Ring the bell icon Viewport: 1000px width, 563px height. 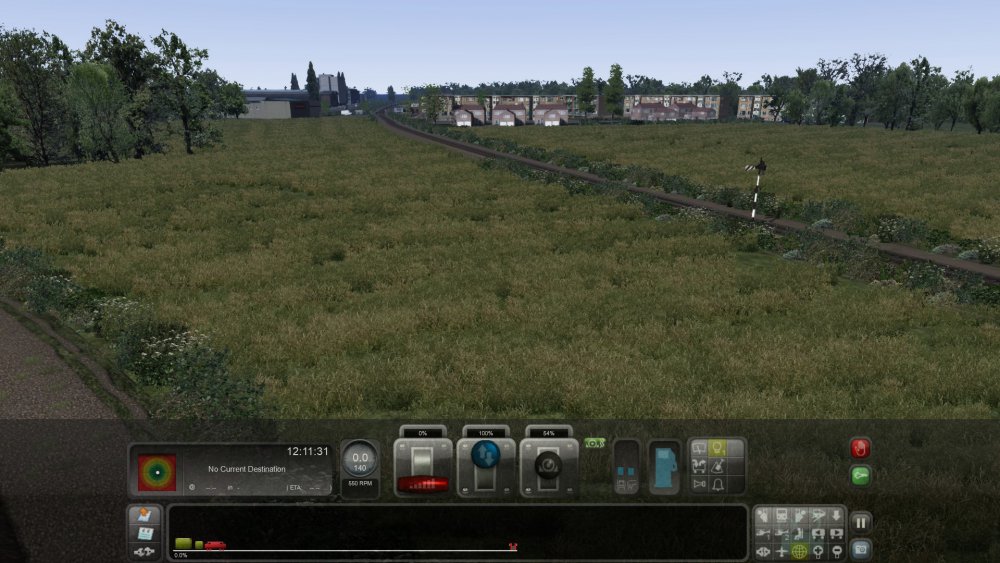pyautogui.click(x=716, y=484)
